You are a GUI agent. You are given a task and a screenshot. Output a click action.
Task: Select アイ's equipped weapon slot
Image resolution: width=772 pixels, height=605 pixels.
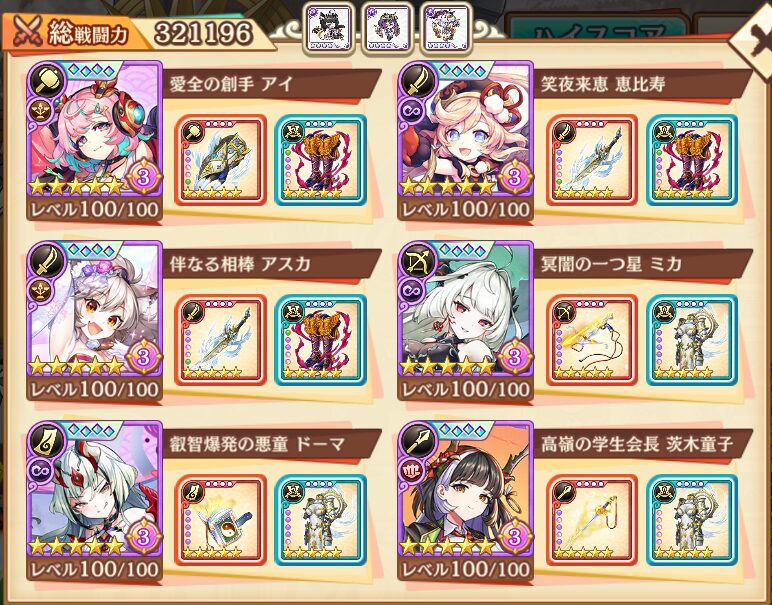[220, 160]
